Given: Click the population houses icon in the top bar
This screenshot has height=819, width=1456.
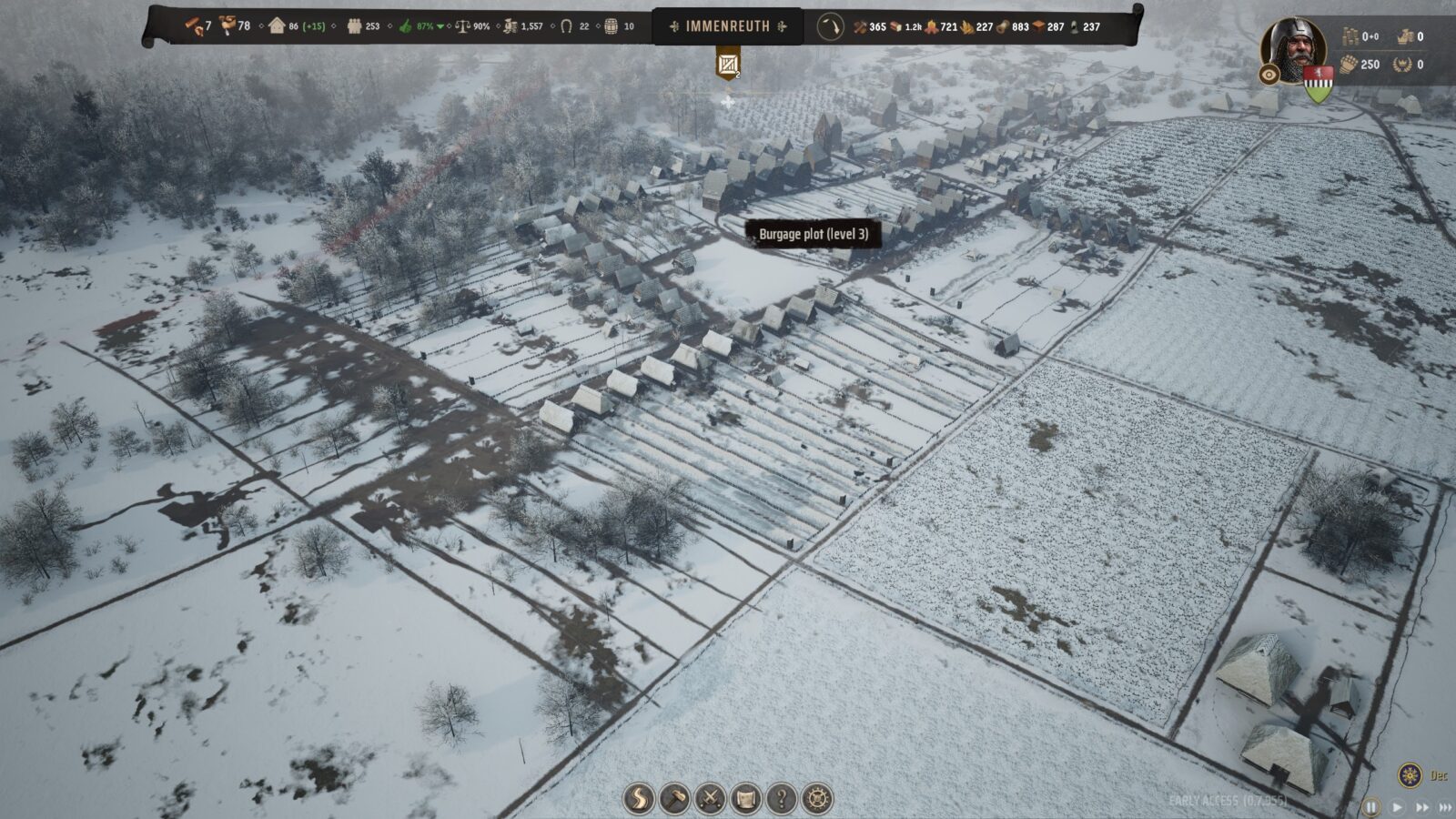Looking at the screenshot, I should pyautogui.click(x=277, y=26).
